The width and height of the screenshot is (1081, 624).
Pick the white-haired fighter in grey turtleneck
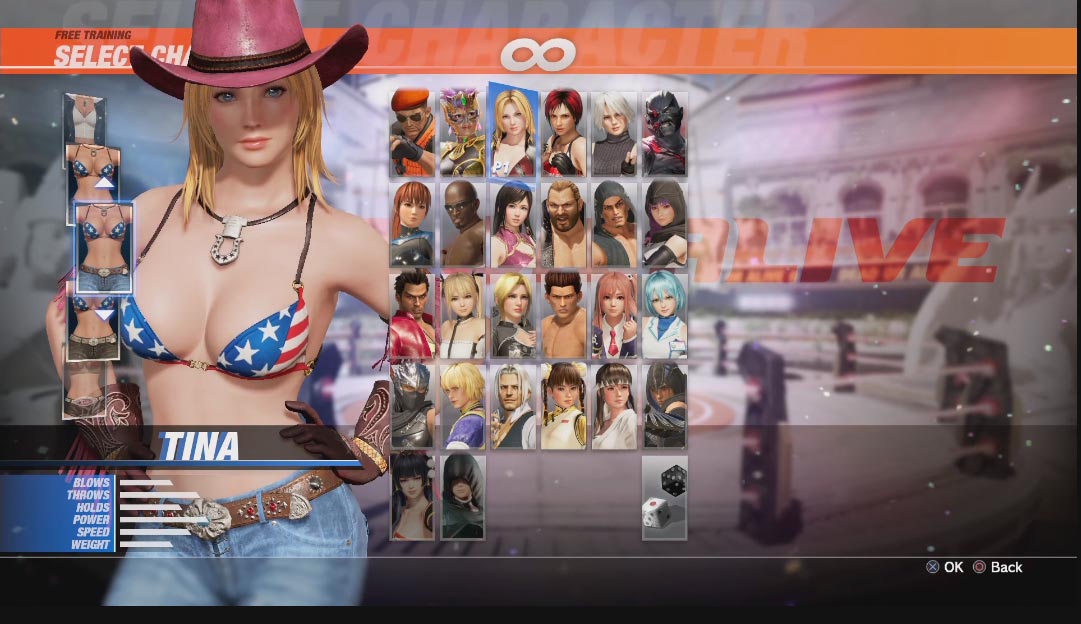[x=614, y=134]
